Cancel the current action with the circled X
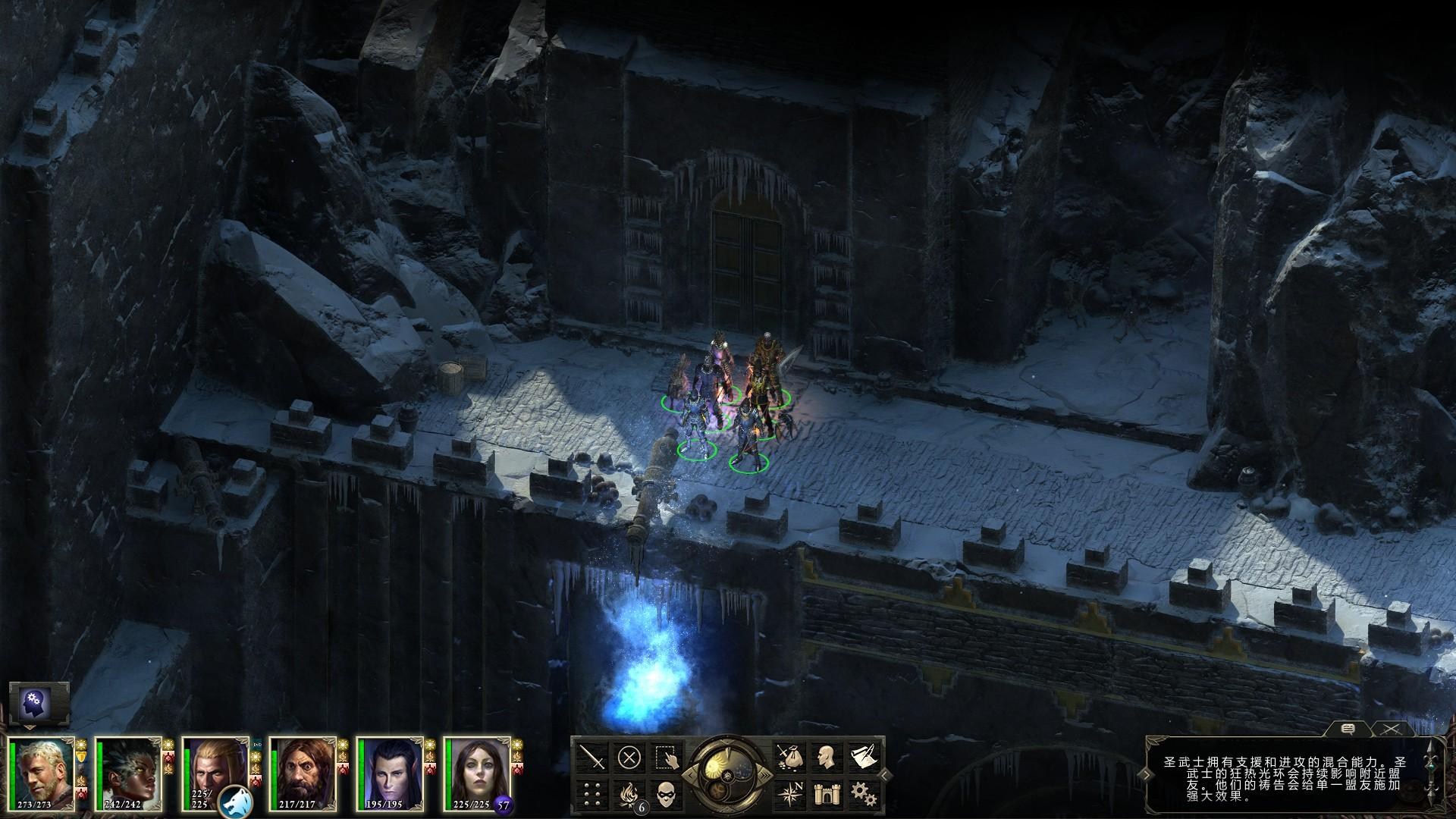The image size is (1456, 819). coord(629,757)
